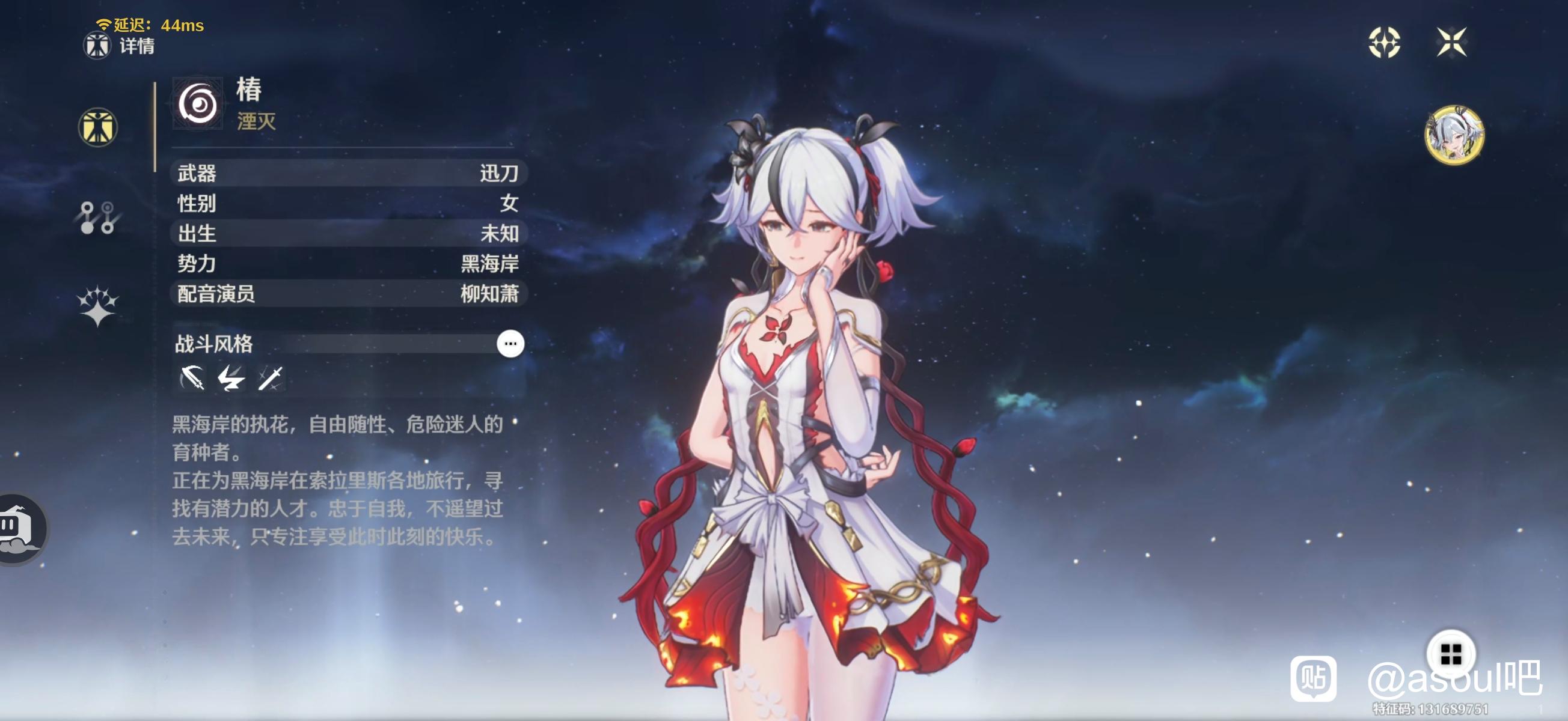Open the floating robot assistant overlay
The width and height of the screenshot is (1568, 721).
pos(19,529)
